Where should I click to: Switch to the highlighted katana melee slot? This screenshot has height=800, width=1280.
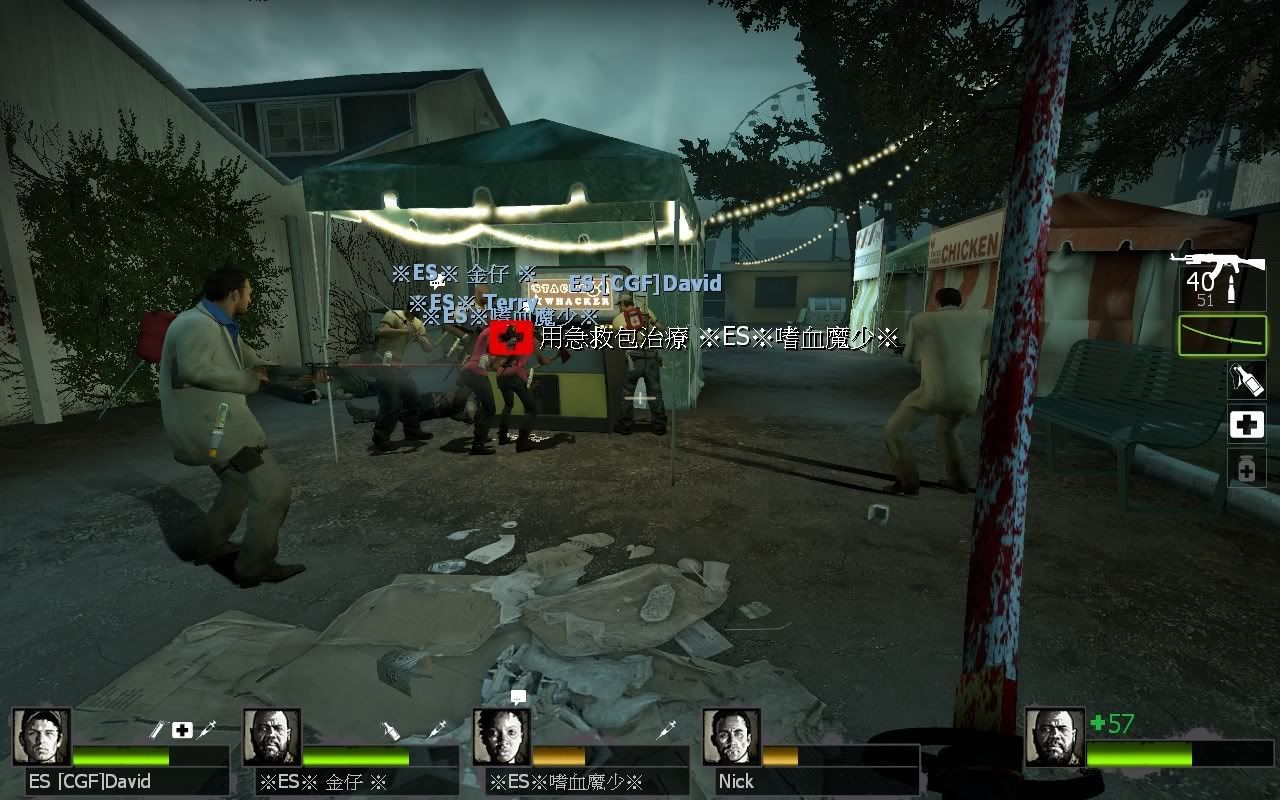(1222, 336)
